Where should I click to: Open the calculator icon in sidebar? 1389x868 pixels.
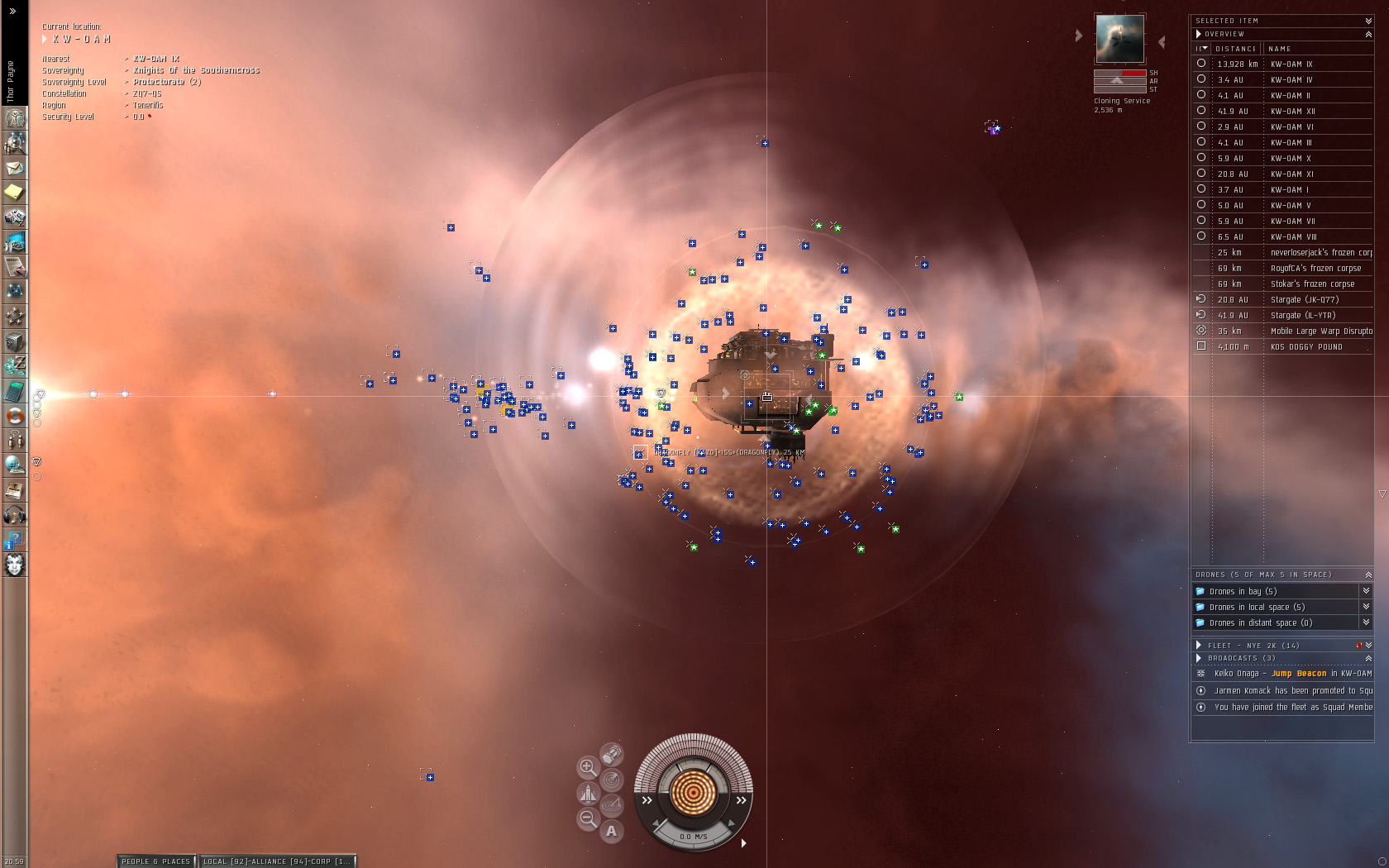click(14, 391)
